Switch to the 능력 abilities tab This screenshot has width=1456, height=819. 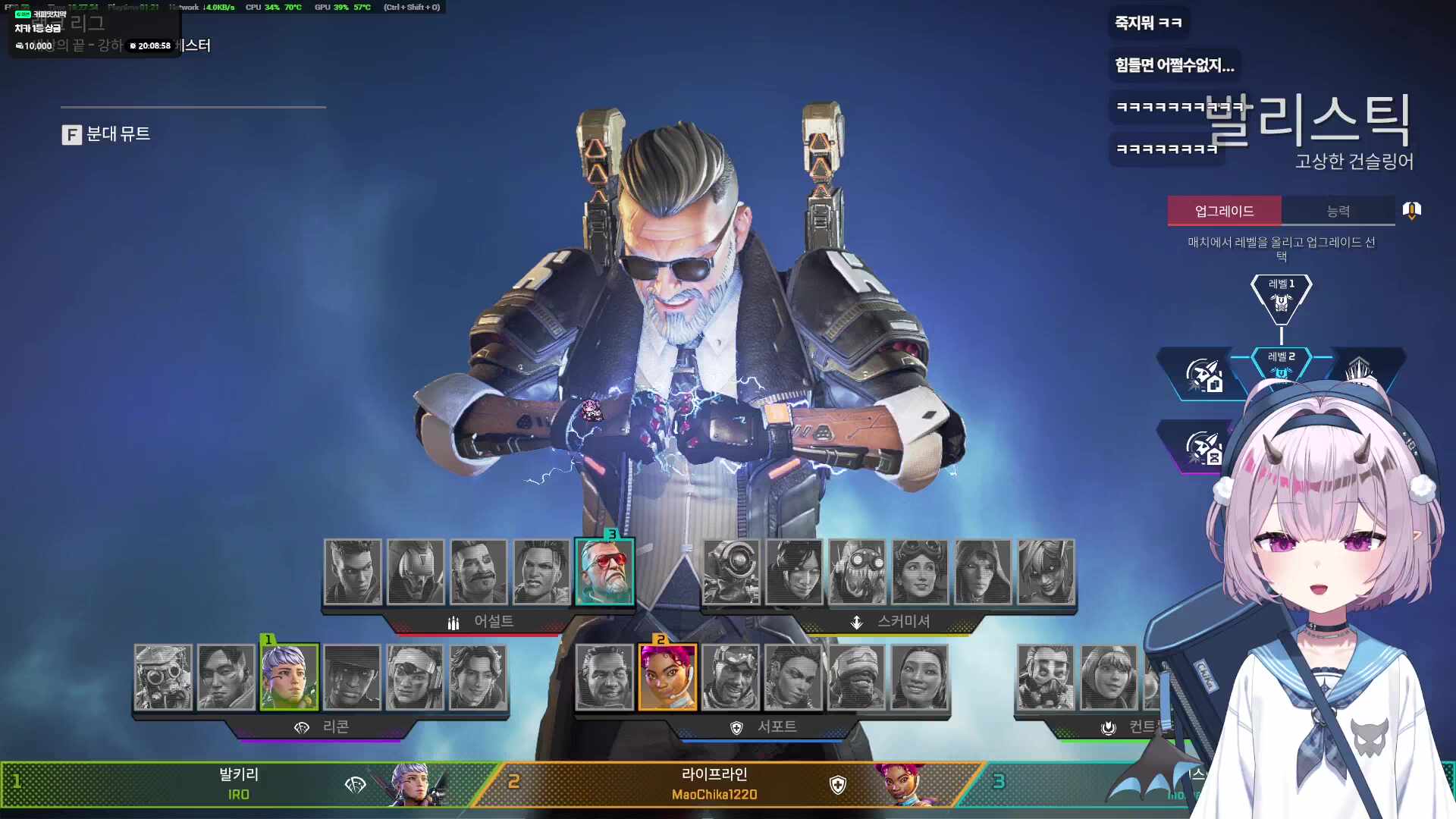(1338, 211)
